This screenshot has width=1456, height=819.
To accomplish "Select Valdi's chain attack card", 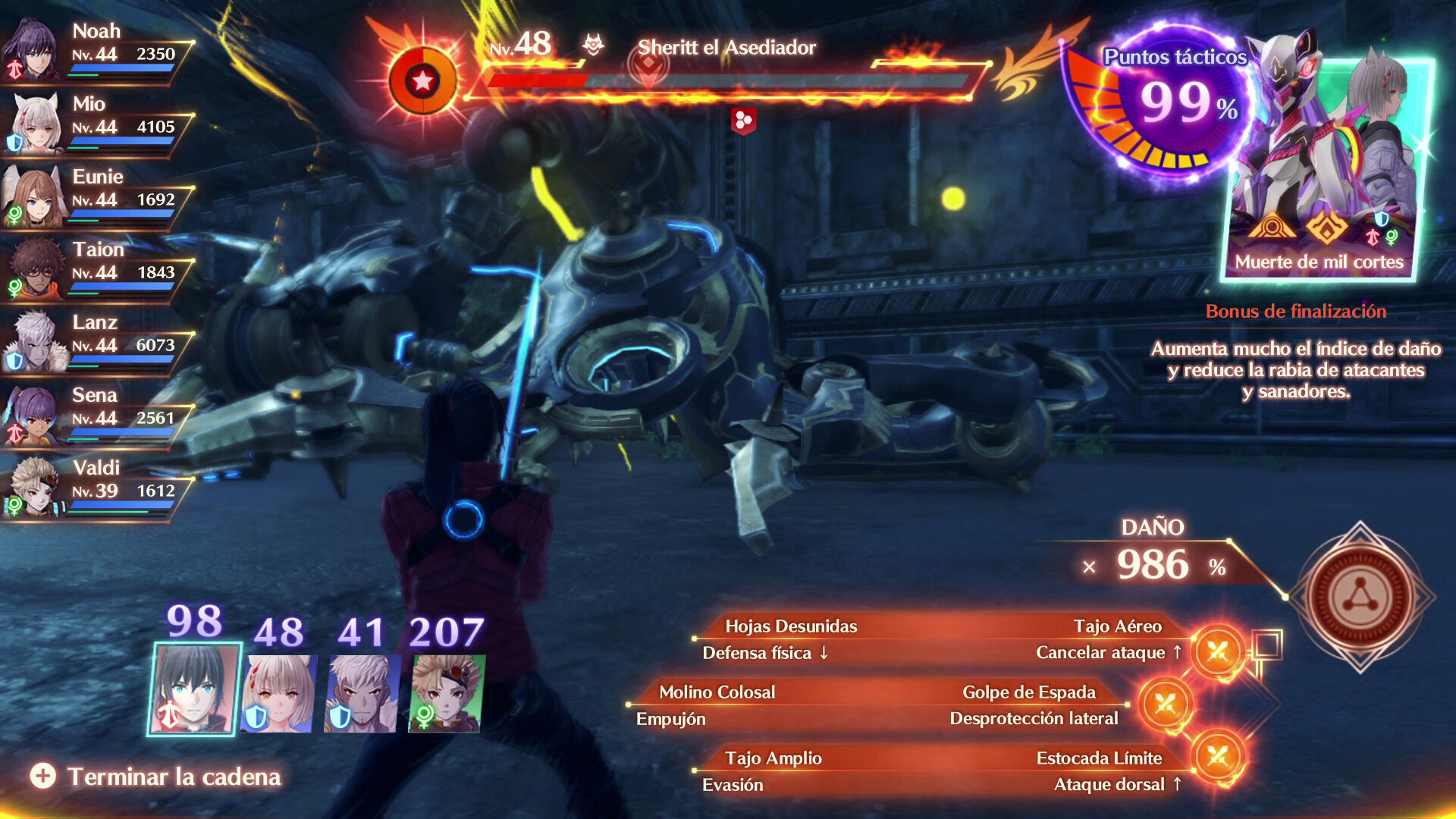I will tap(446, 693).
